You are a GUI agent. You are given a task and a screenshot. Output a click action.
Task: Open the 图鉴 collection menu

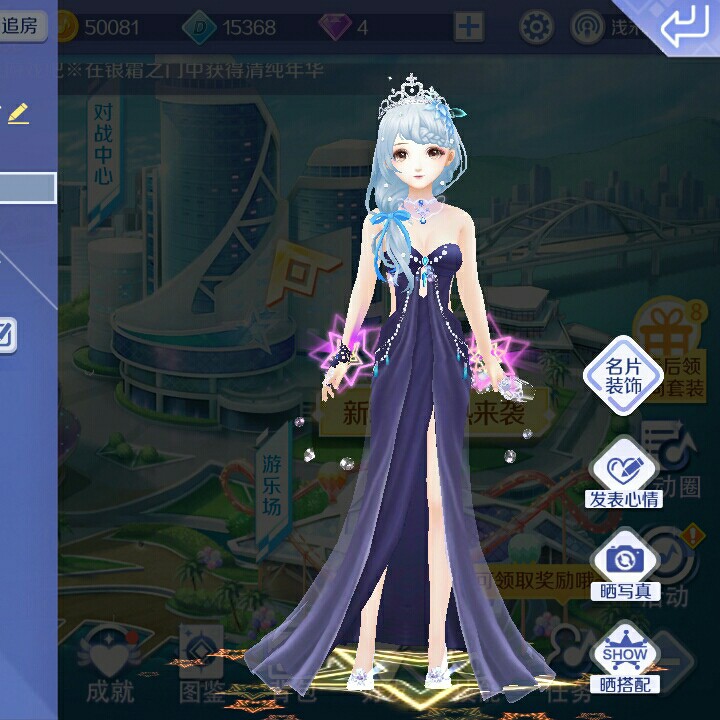coord(202,660)
